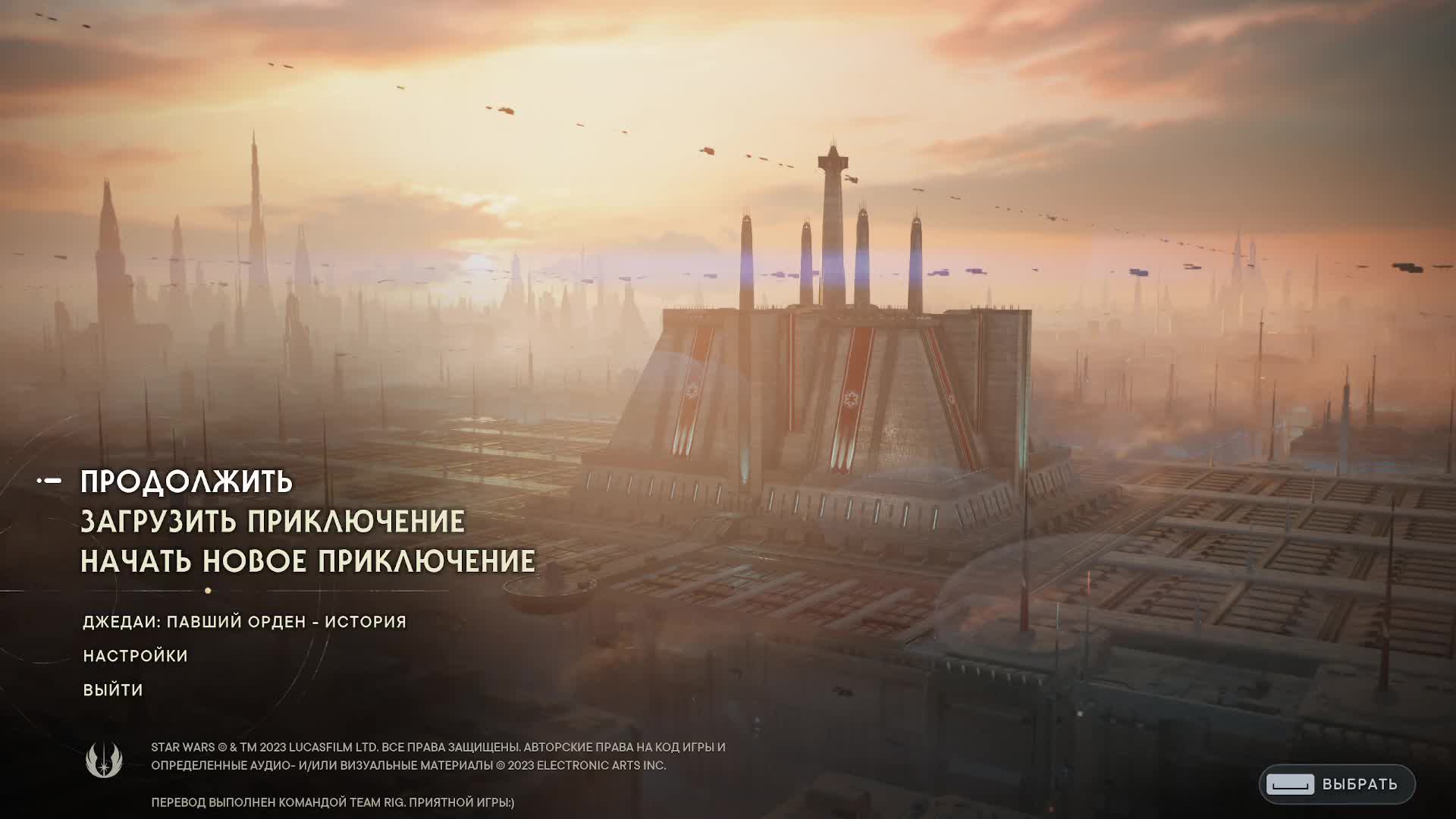Open the Настройки settings menu
Viewport: 1456px width, 819px height.
(135, 656)
